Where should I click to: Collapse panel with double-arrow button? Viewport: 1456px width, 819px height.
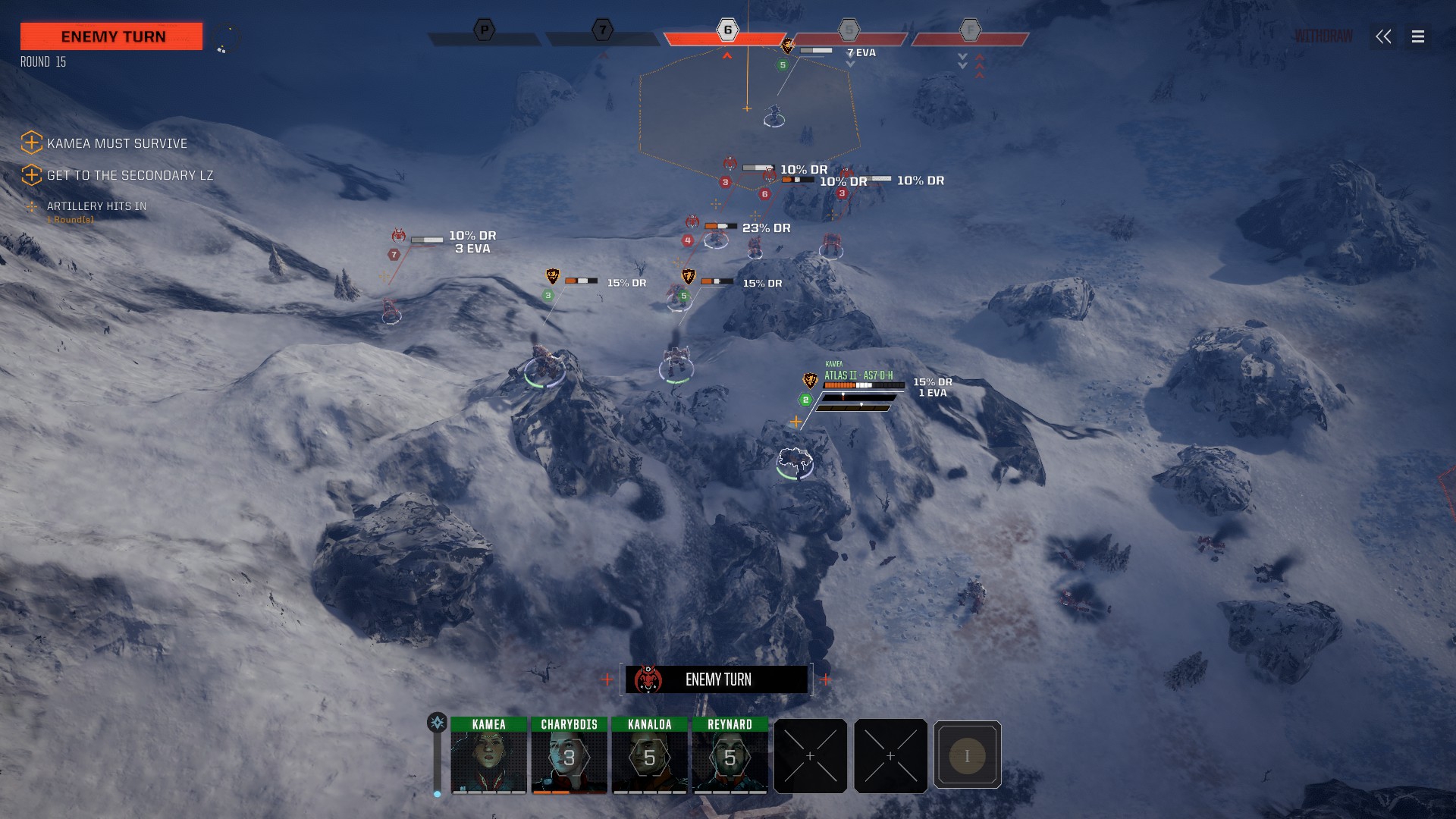(x=1383, y=36)
